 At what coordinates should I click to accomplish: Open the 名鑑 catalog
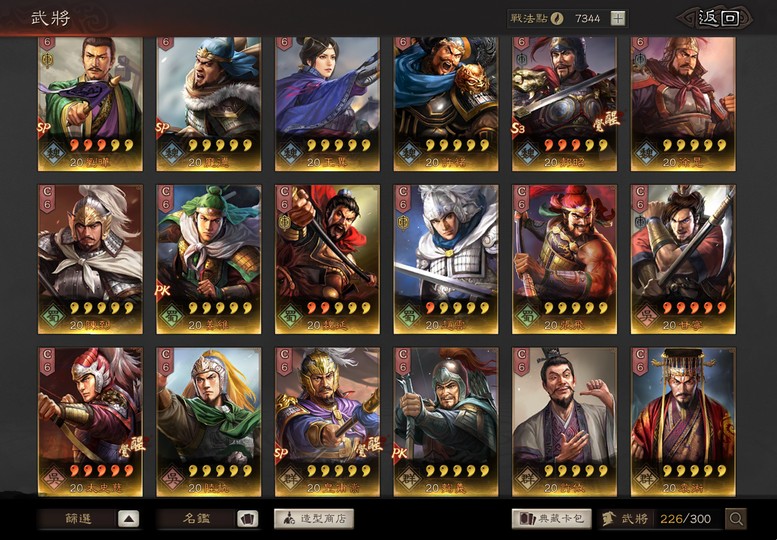point(207,518)
